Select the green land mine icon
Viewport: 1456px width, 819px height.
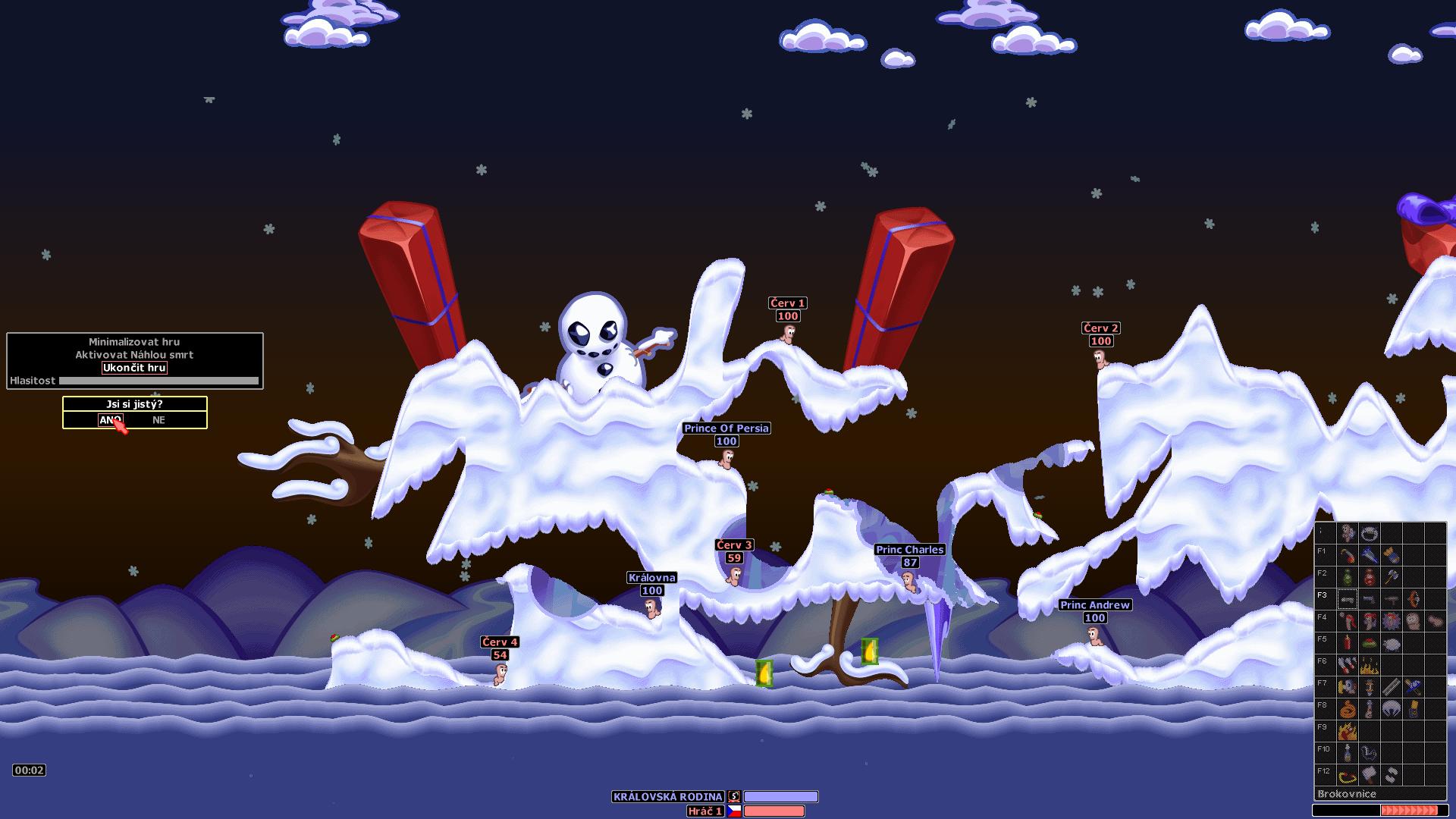tap(1370, 643)
